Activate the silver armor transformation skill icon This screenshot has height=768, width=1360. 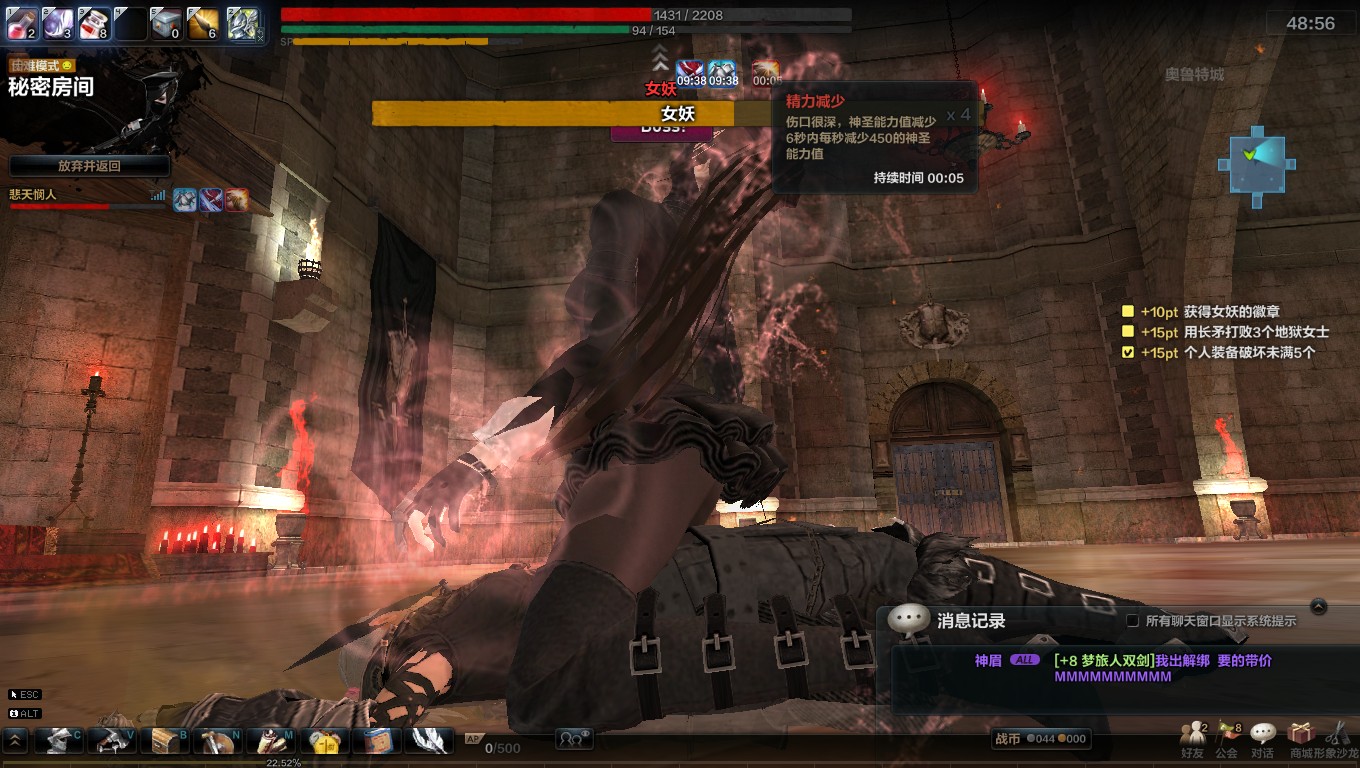coord(242,23)
